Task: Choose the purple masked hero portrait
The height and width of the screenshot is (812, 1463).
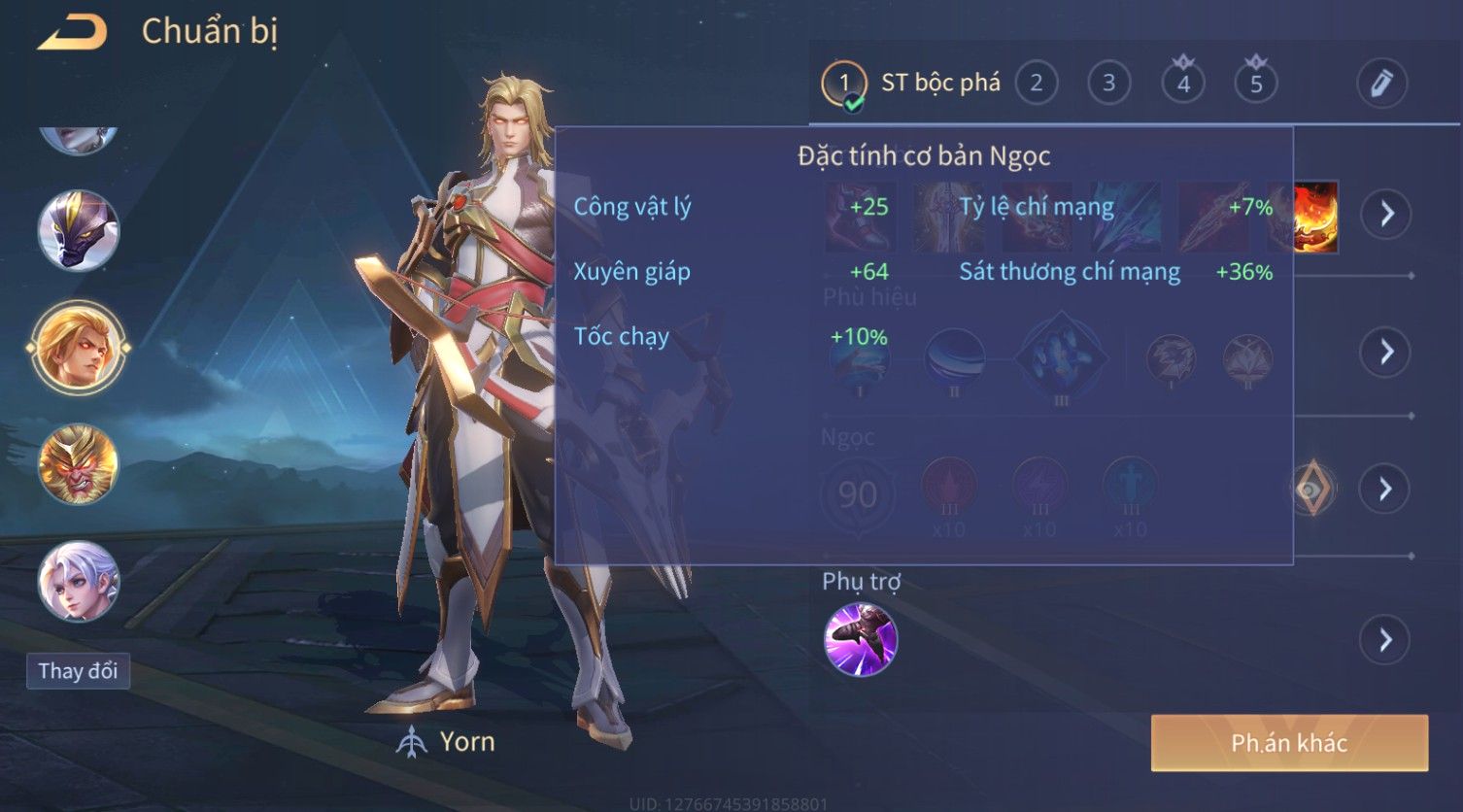Action: 78,230
